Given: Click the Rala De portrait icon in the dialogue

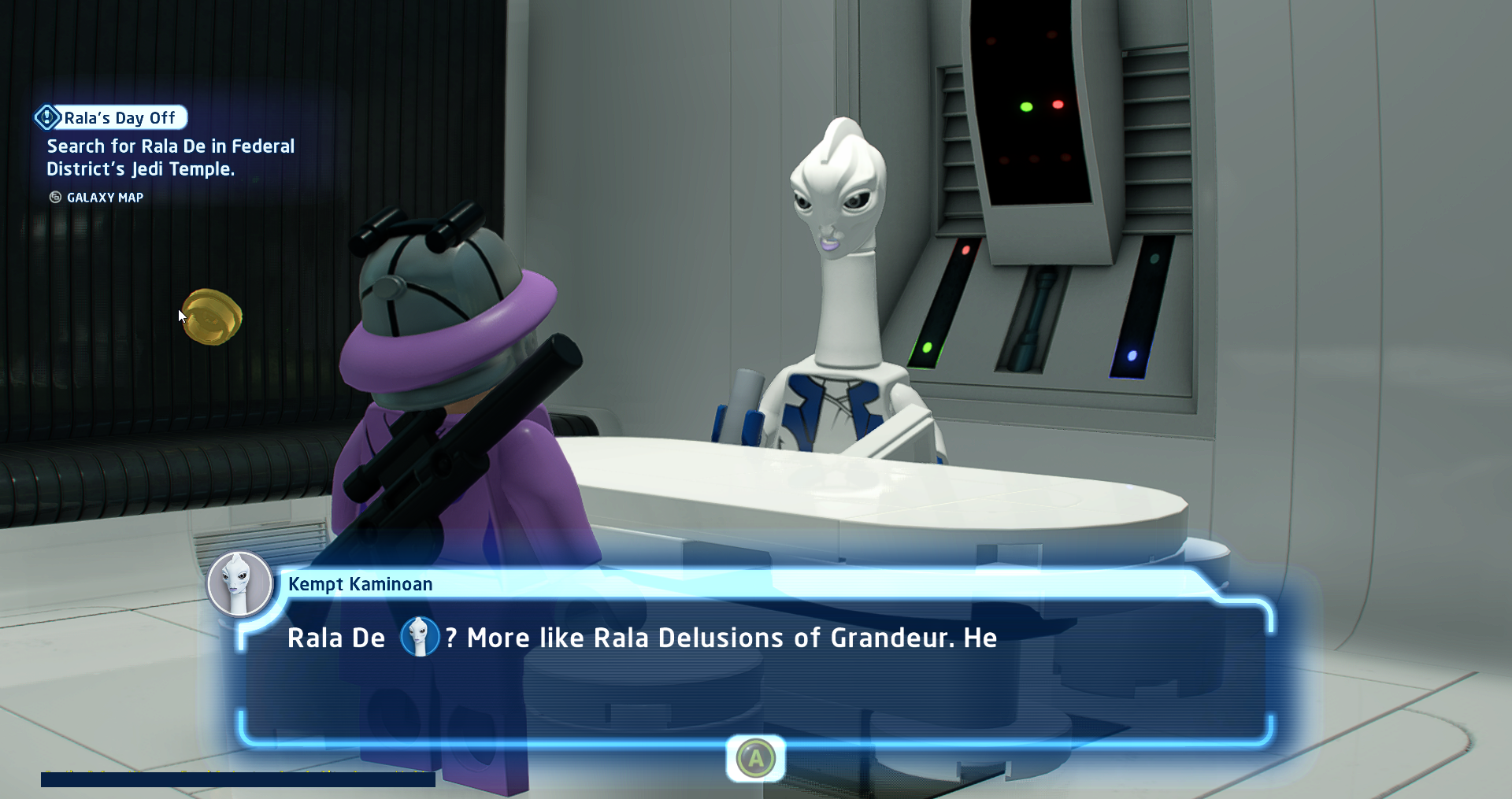Looking at the screenshot, I should [419, 637].
